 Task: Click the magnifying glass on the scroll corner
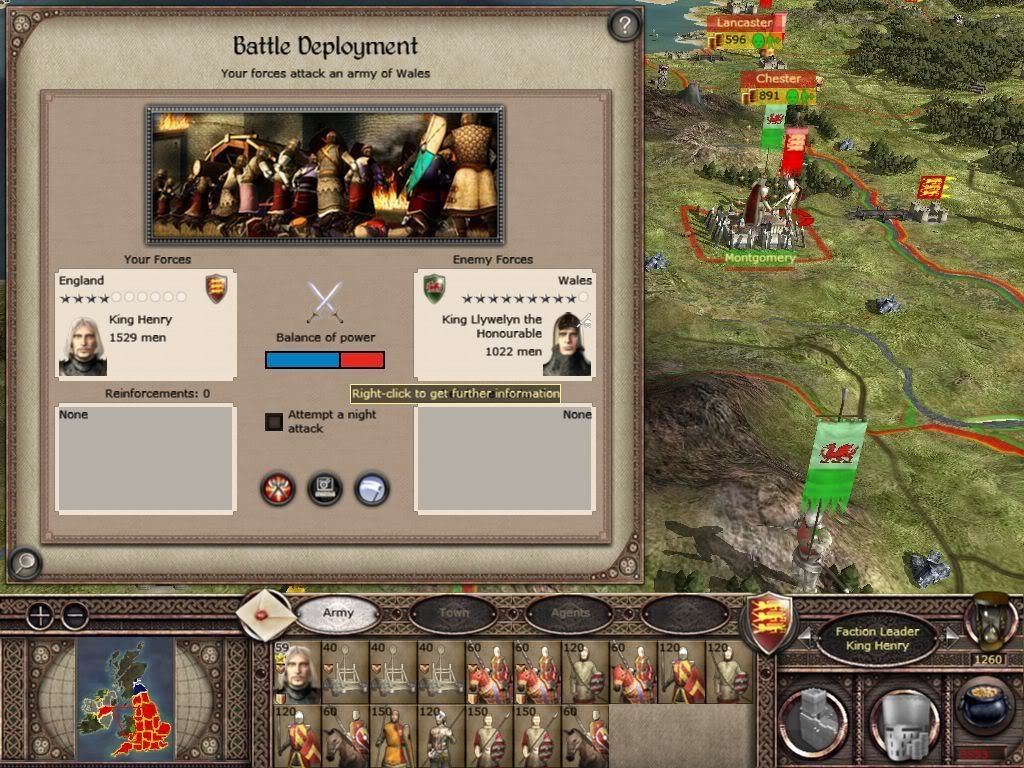(24, 564)
